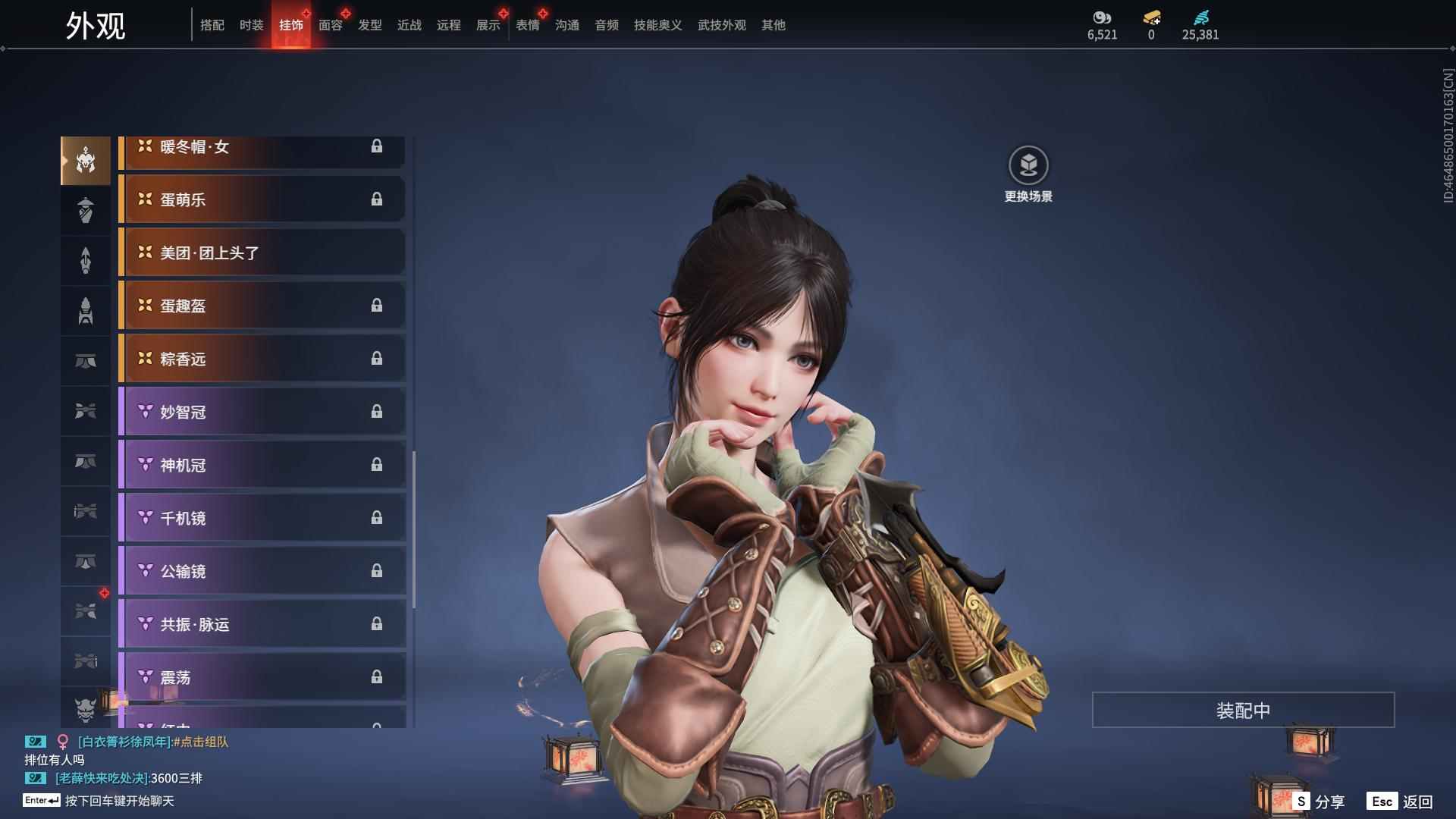Select the 其他 tab

click(x=773, y=25)
